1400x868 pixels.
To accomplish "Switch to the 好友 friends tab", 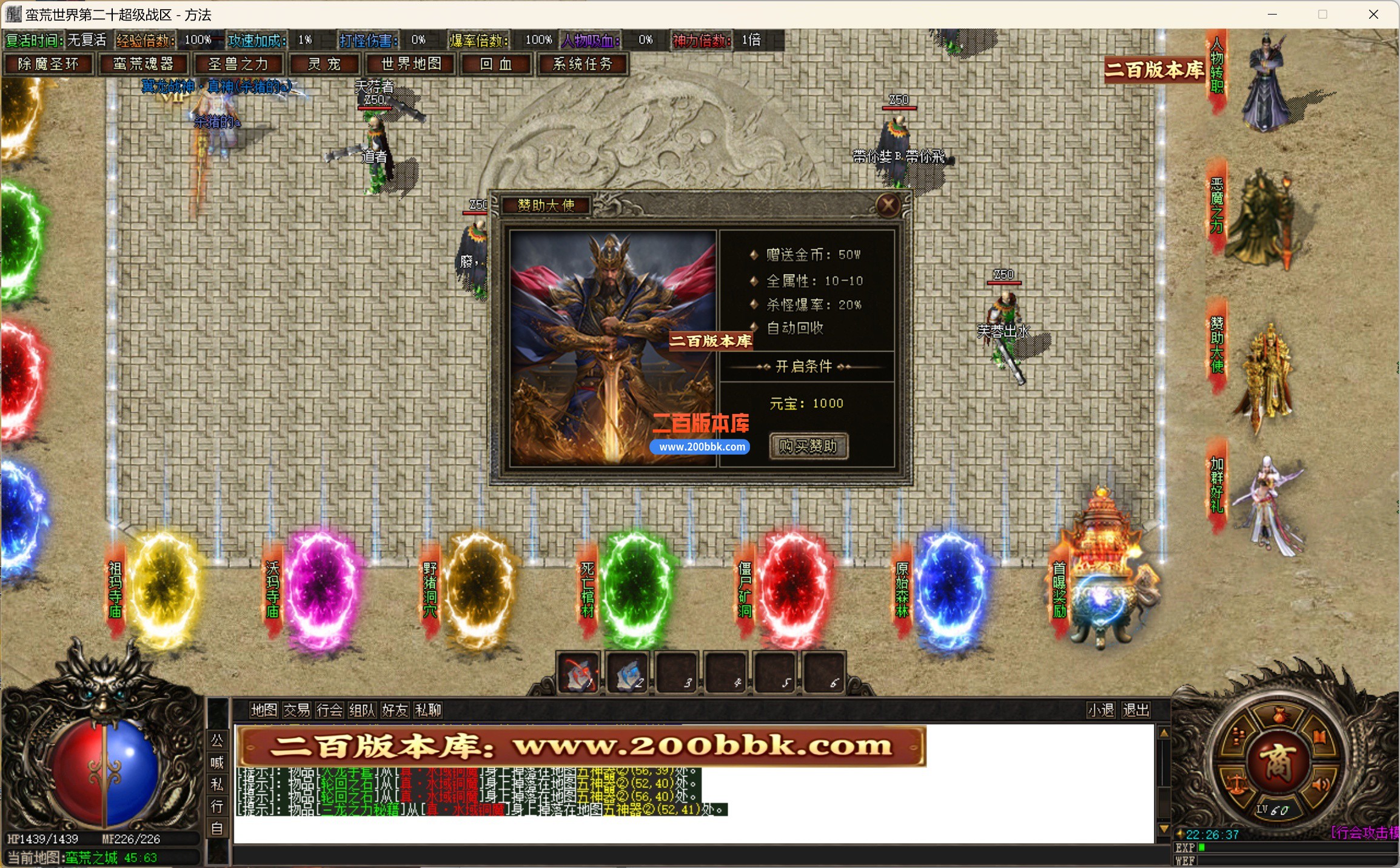I will tap(395, 710).
